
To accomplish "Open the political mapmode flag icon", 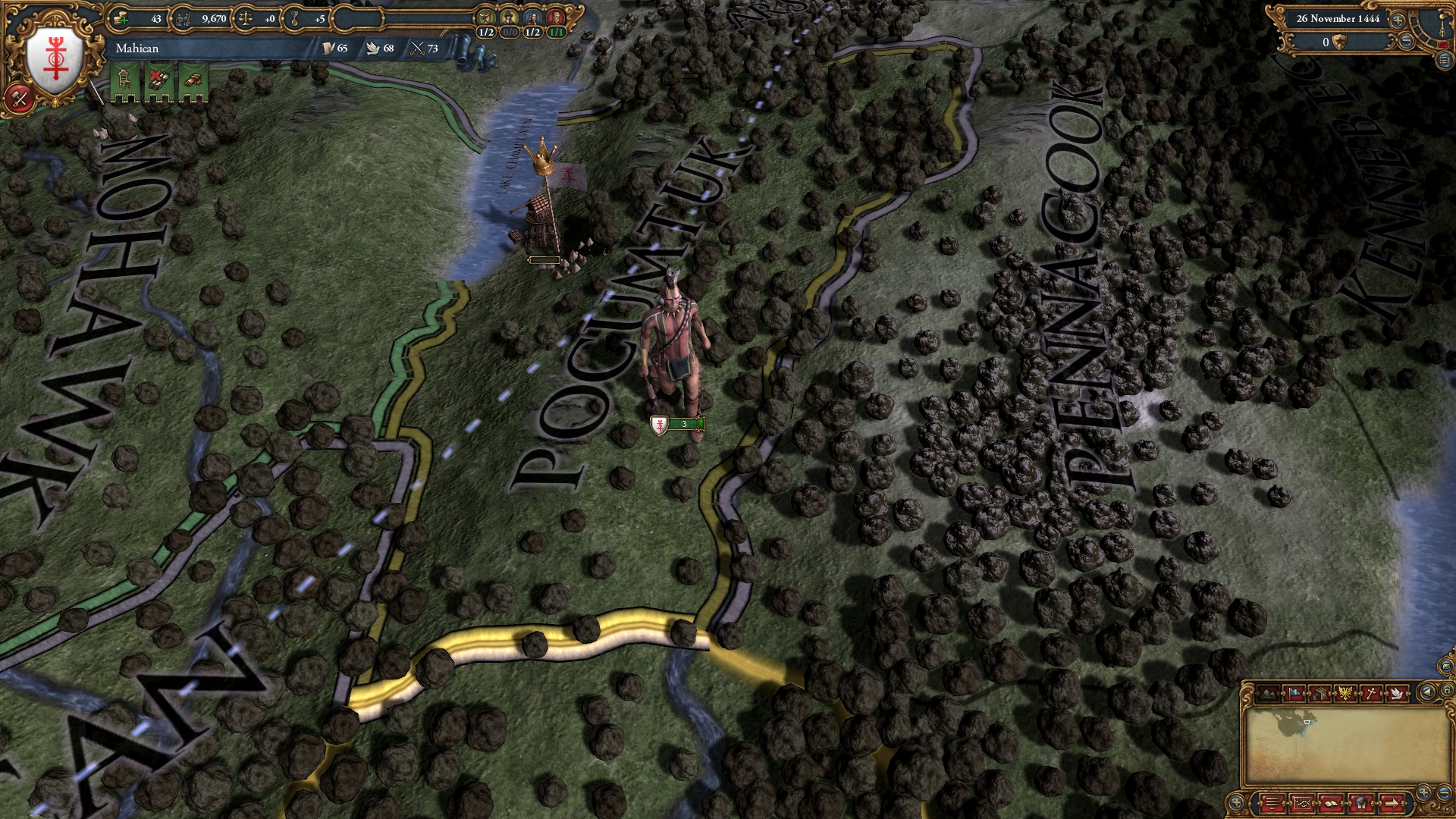I will pos(1294,692).
